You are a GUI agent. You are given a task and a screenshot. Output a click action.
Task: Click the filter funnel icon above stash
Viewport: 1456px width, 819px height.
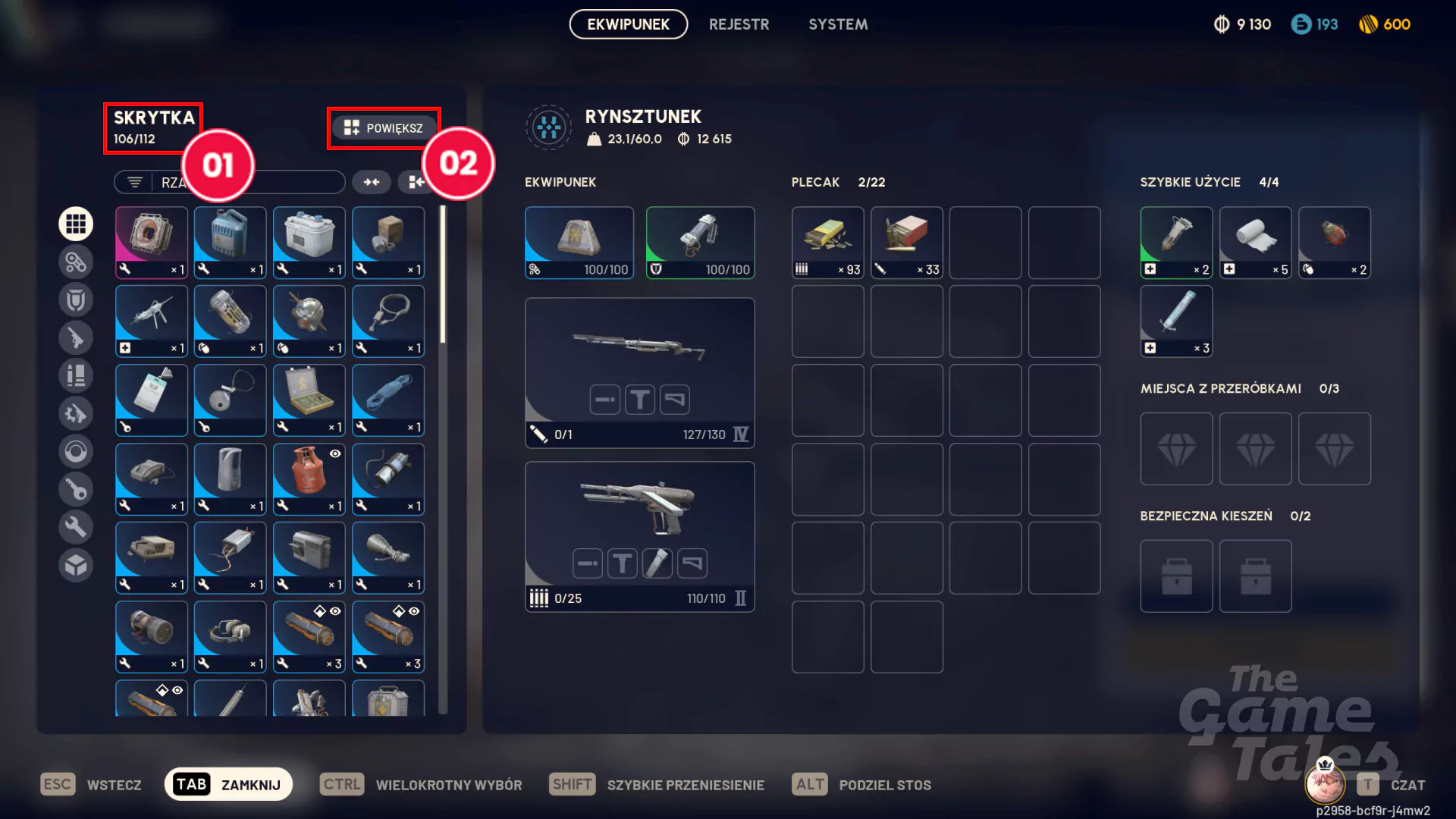pyautogui.click(x=134, y=182)
